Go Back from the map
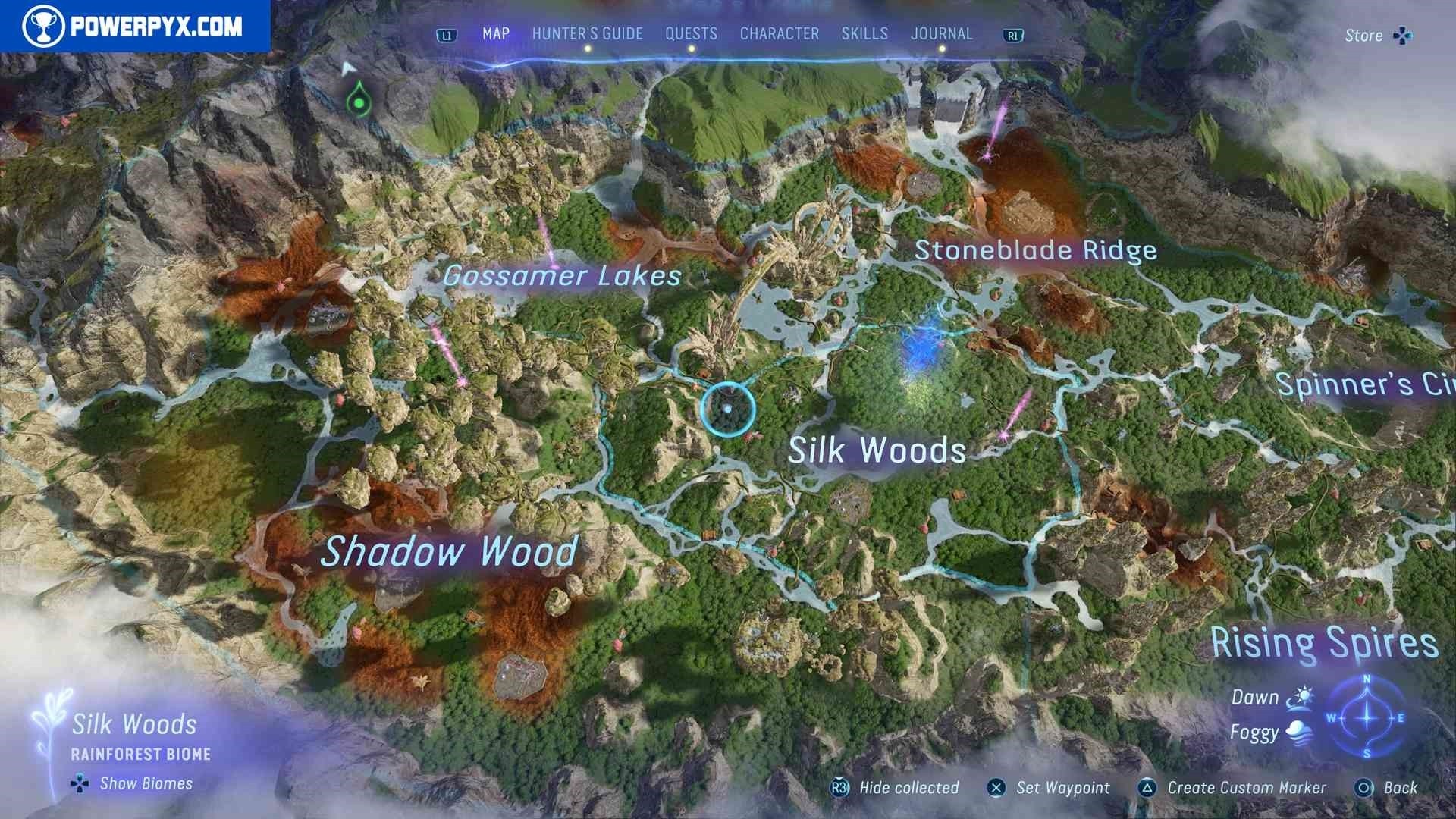The image size is (1456, 819). (1386, 788)
